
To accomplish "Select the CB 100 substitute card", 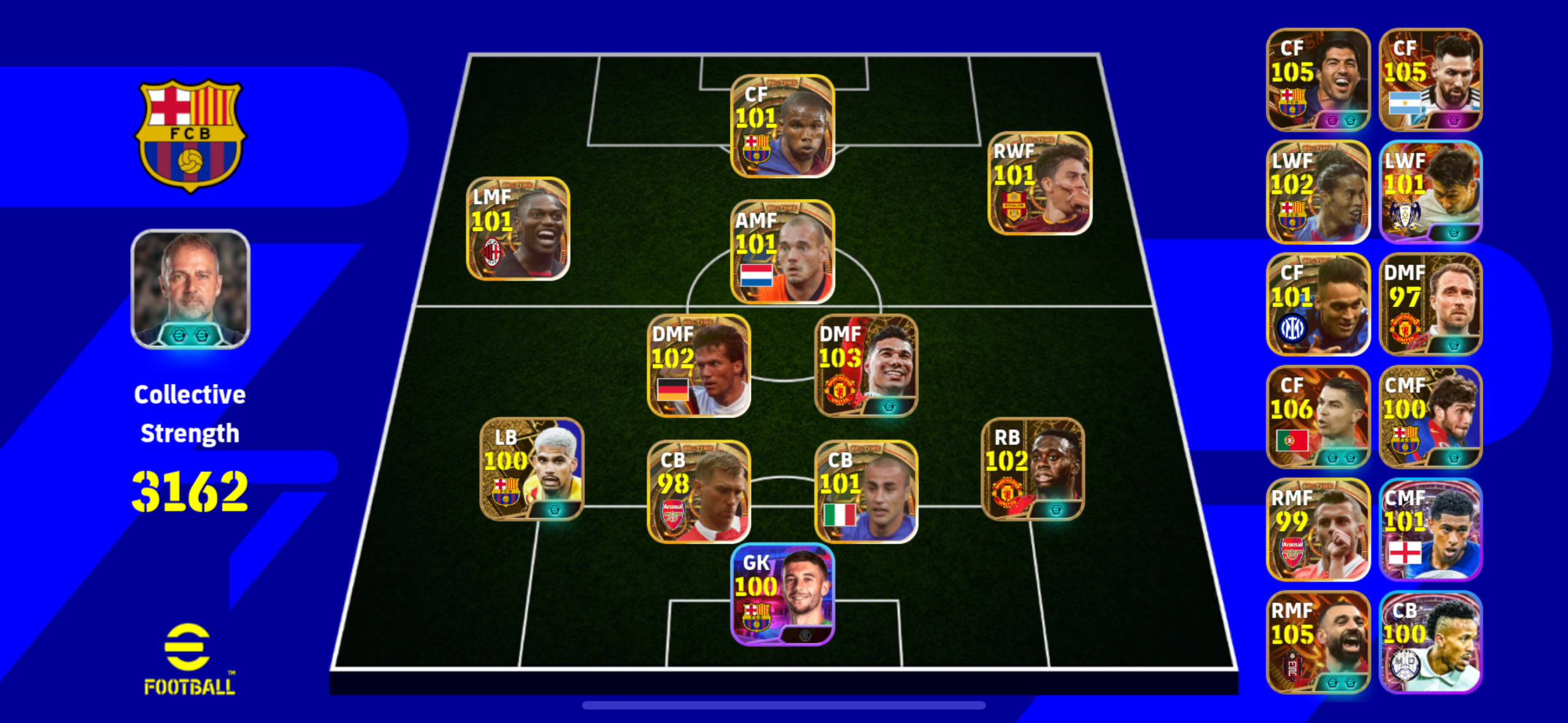I will tap(1430, 642).
